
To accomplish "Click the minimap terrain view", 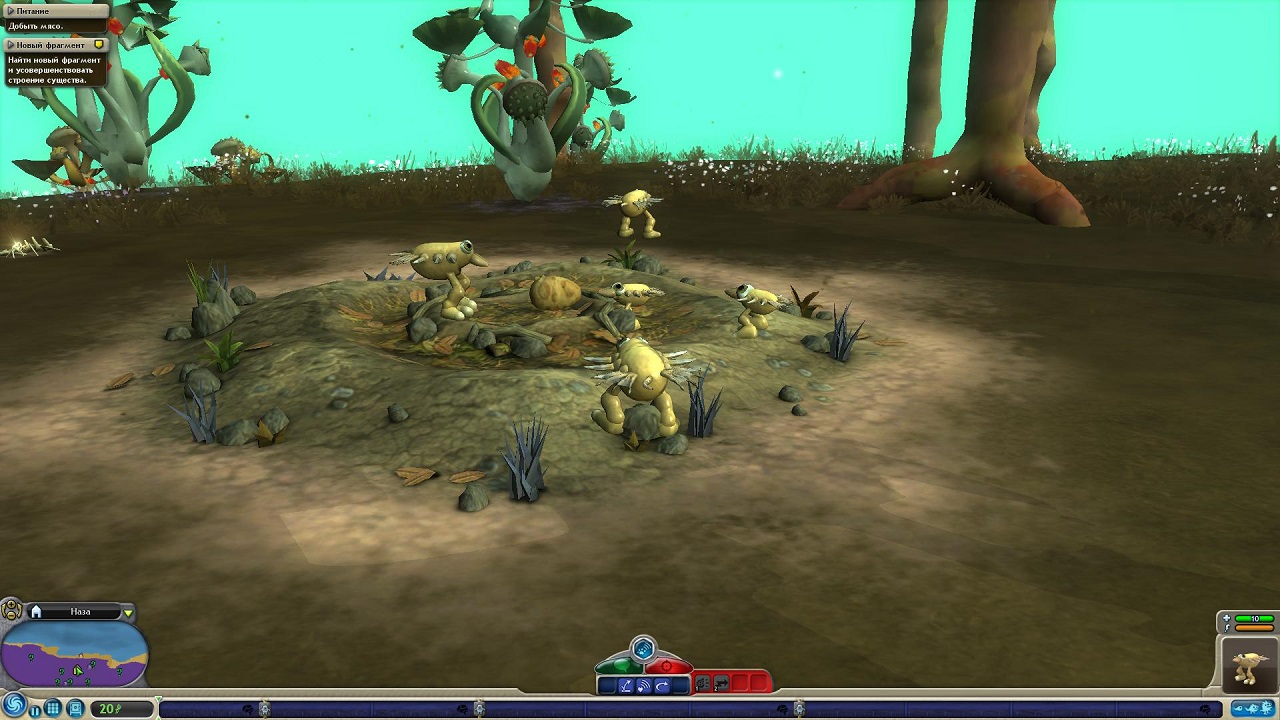I will [x=75, y=655].
